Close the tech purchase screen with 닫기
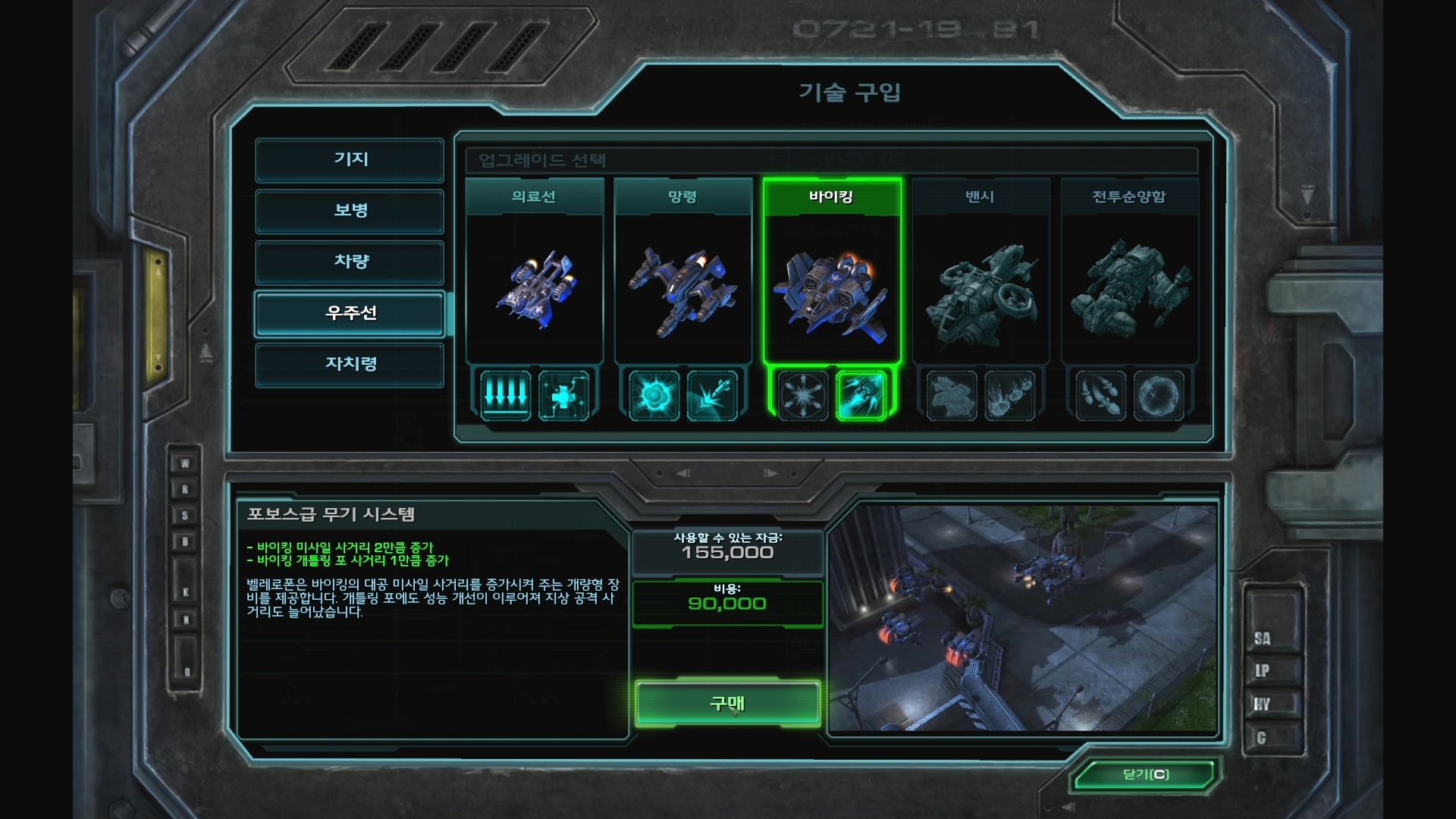 click(1145, 774)
